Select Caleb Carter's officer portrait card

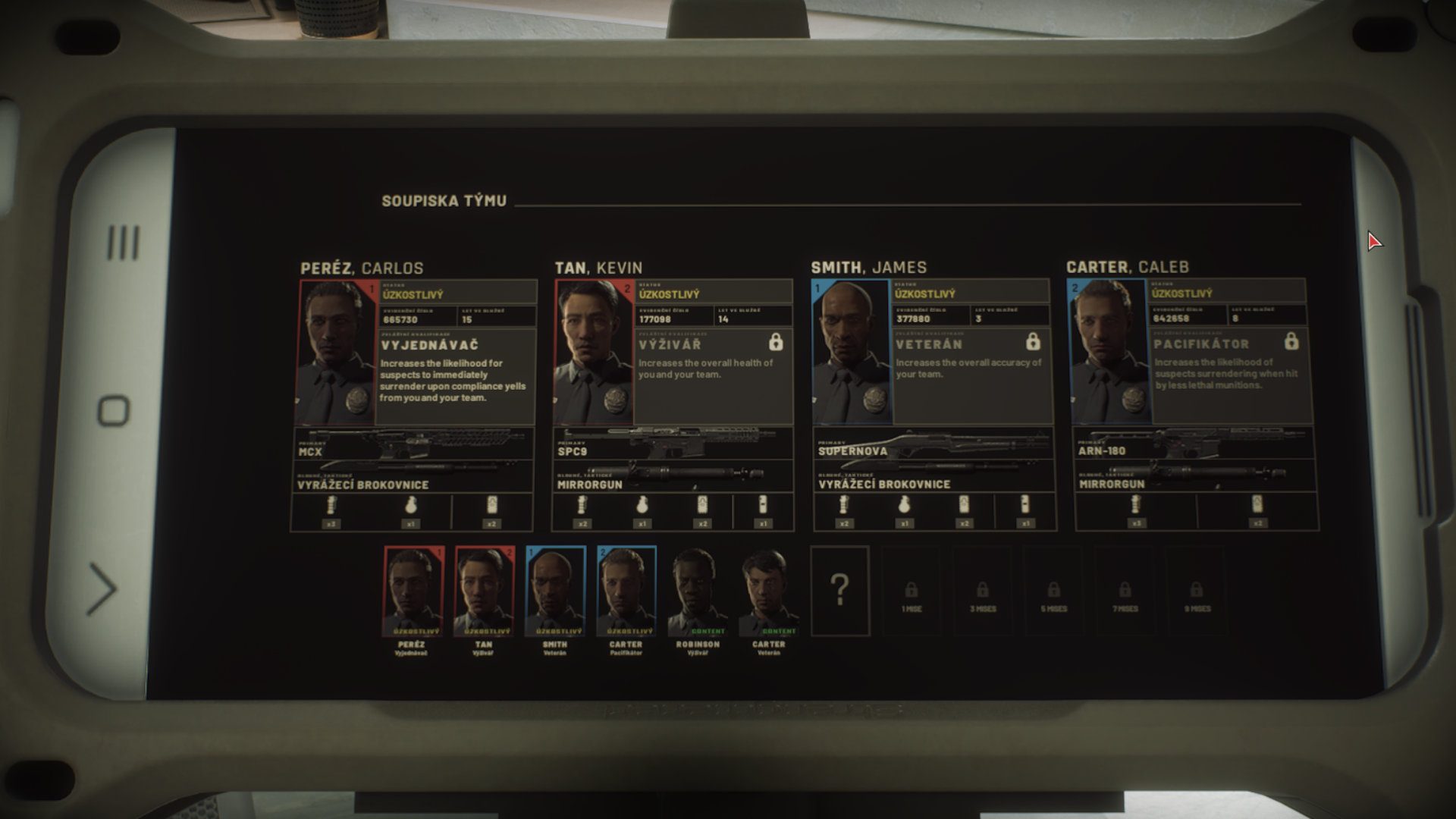pyautogui.click(x=1108, y=352)
